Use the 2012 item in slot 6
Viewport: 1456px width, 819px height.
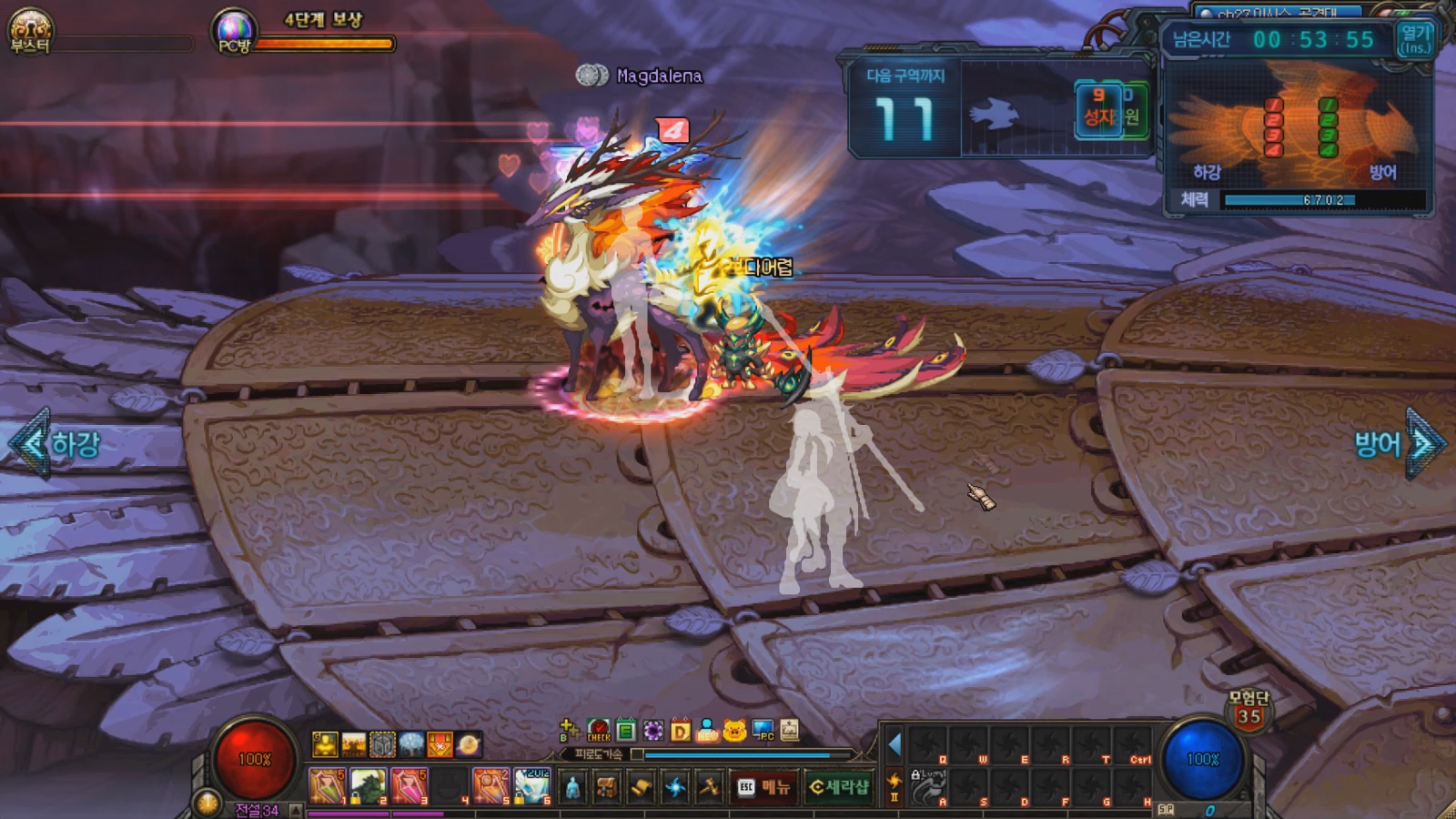531,786
